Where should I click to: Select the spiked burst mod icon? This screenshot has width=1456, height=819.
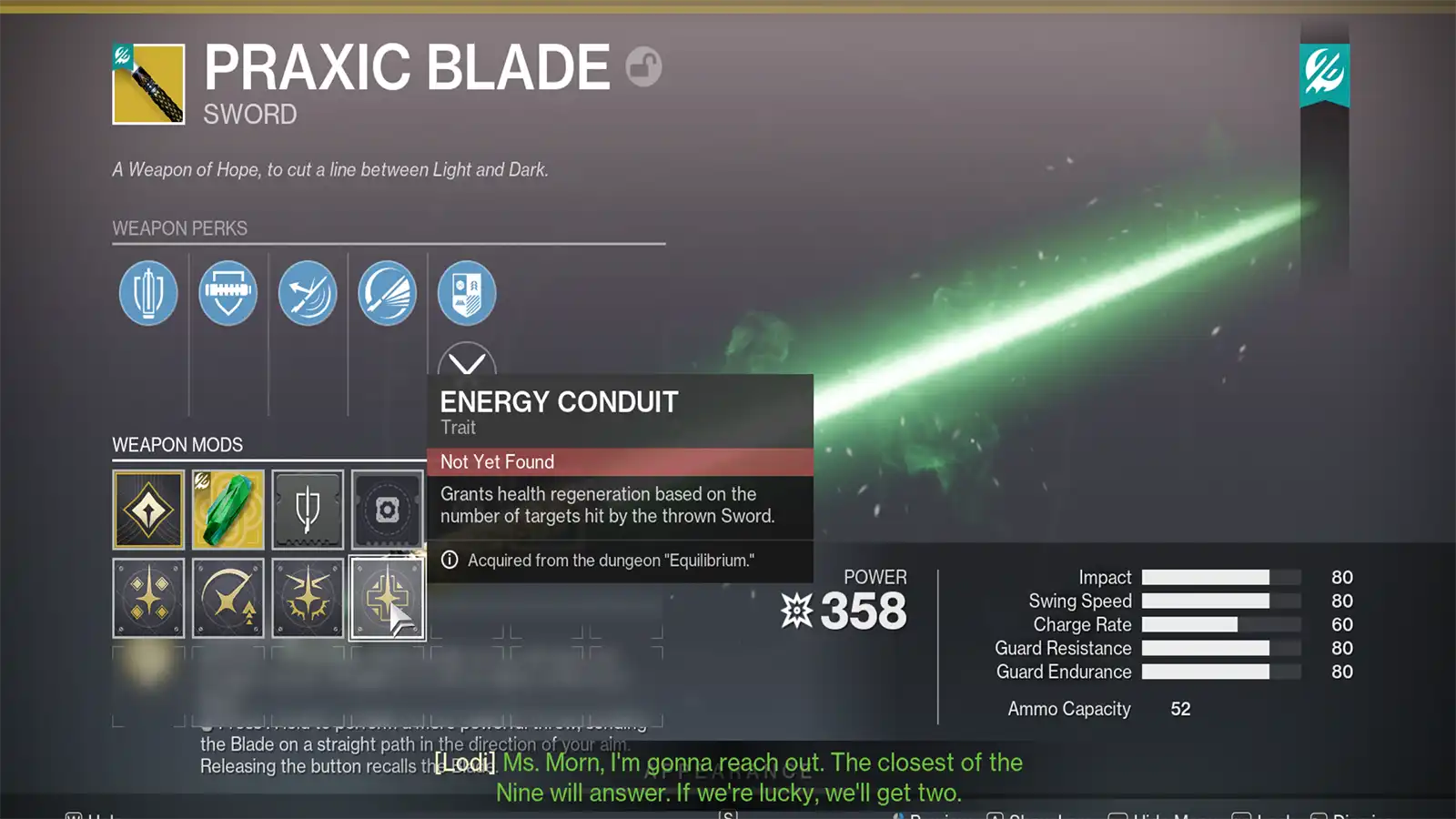click(x=307, y=598)
